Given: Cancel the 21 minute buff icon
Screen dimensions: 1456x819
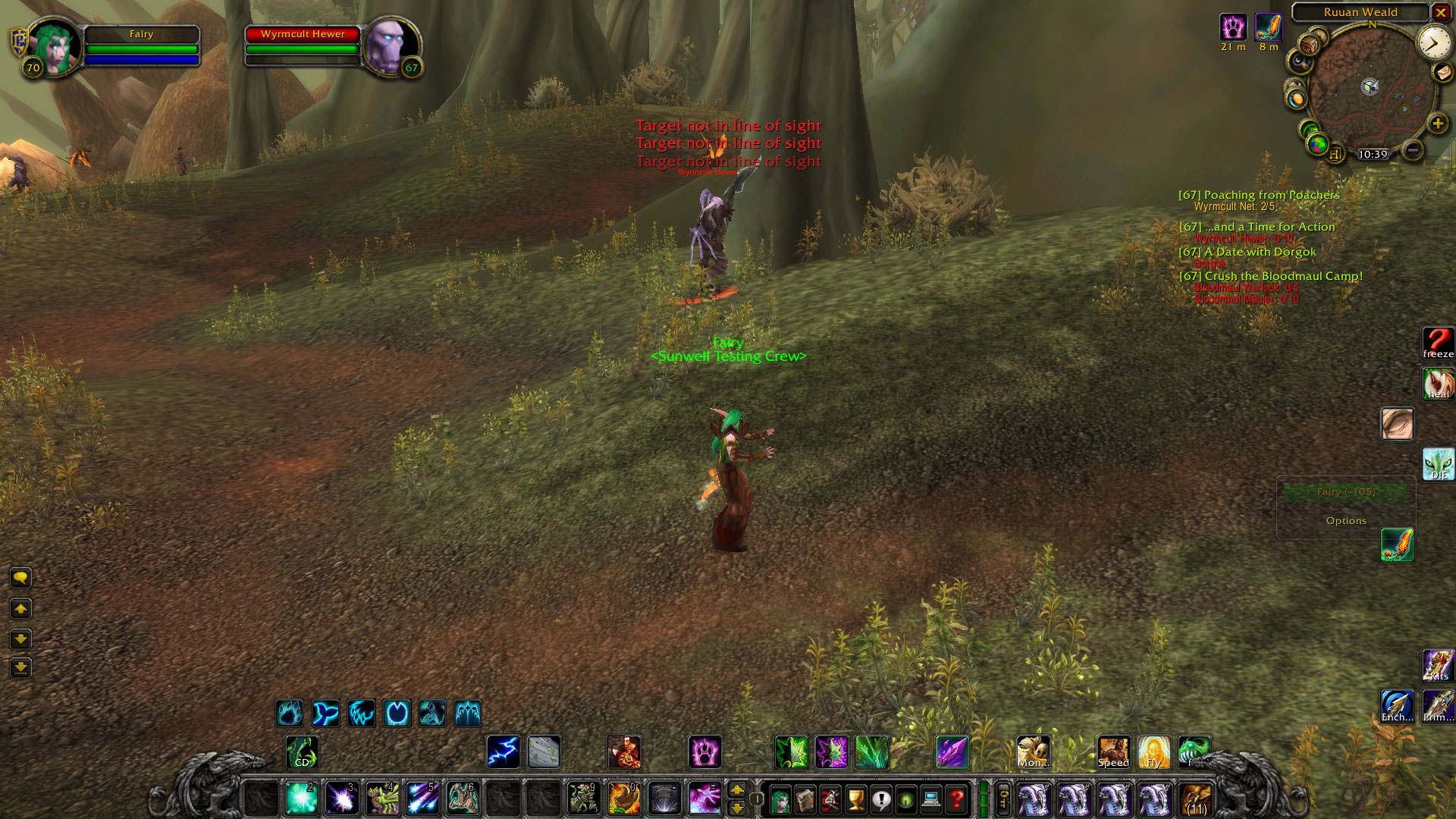Looking at the screenshot, I should coord(1233,29).
